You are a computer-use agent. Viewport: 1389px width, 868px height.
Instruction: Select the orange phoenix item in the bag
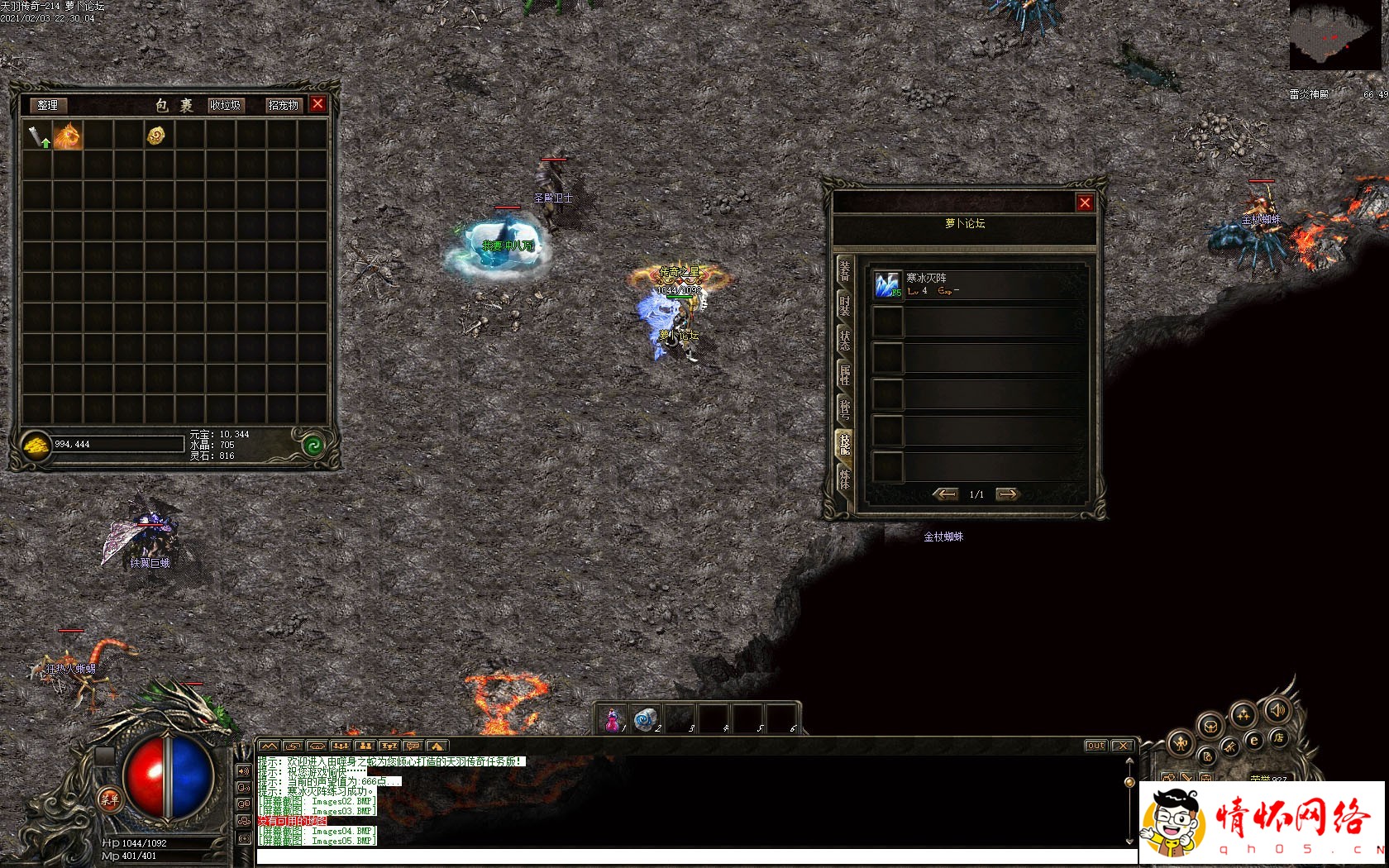point(67,136)
